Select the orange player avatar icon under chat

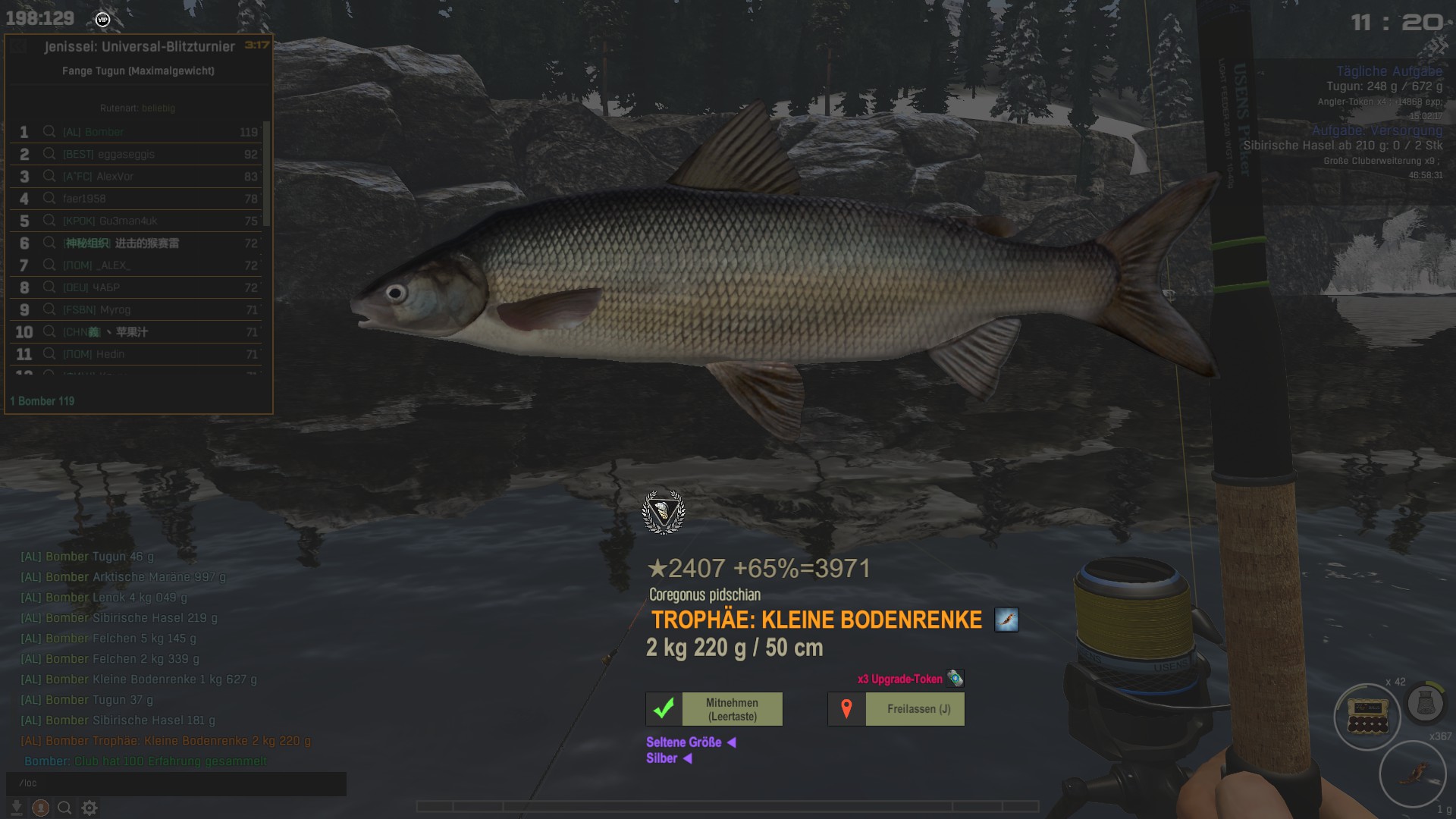click(x=41, y=808)
